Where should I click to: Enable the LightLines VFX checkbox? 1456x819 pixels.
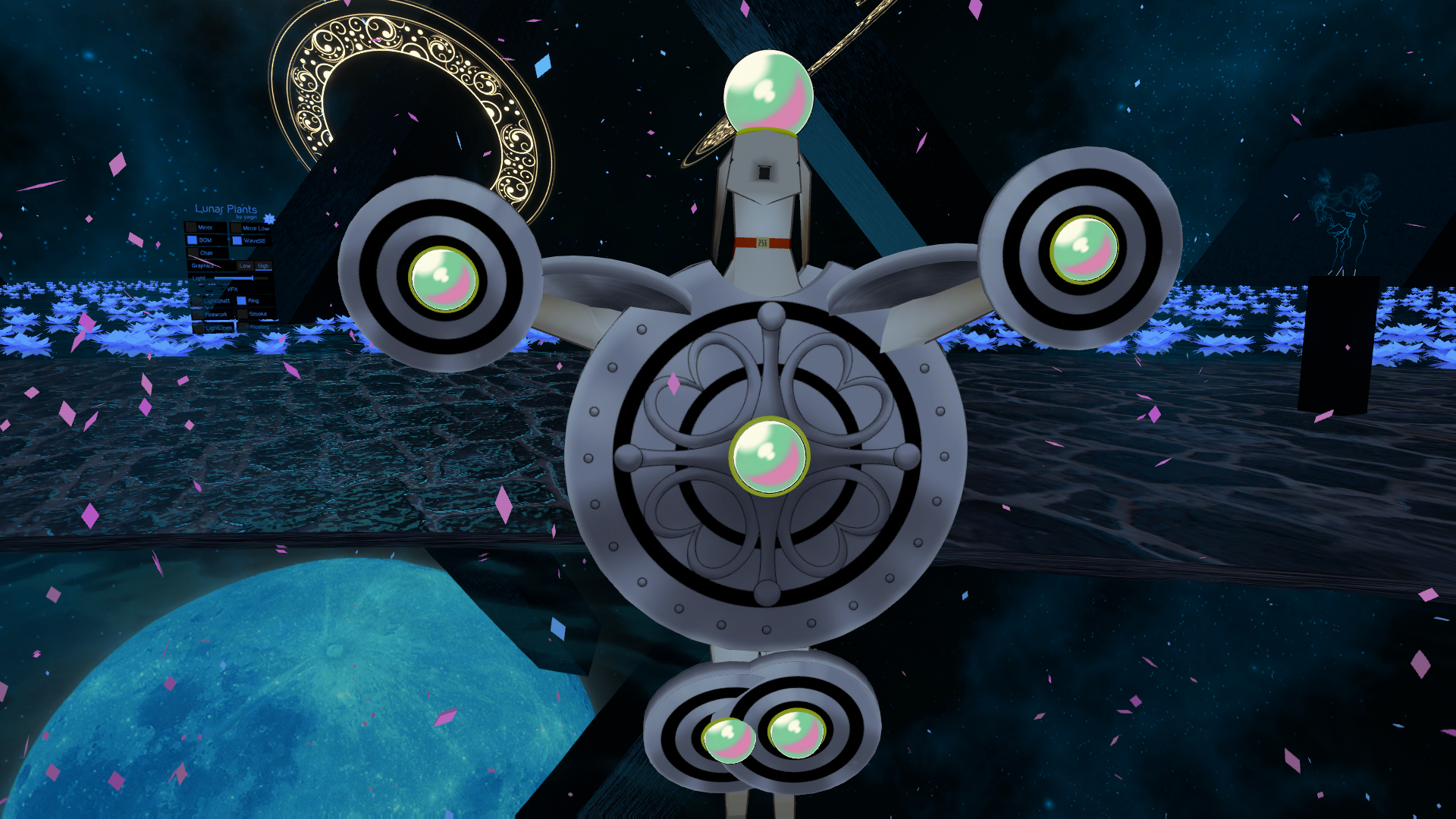[x=198, y=328]
